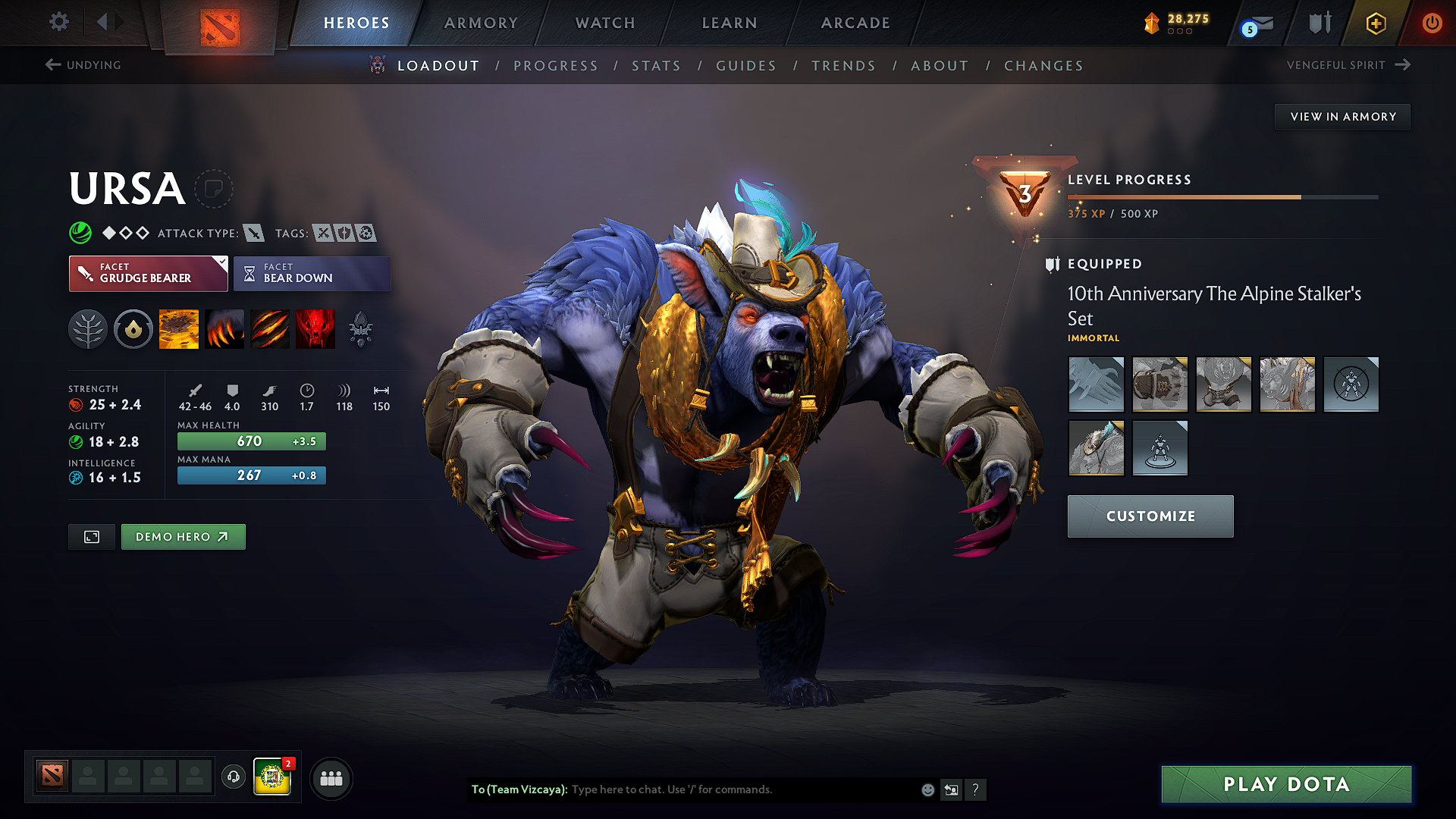Open Ursa's talent tree icon
The height and width of the screenshot is (819, 1456).
click(x=87, y=328)
